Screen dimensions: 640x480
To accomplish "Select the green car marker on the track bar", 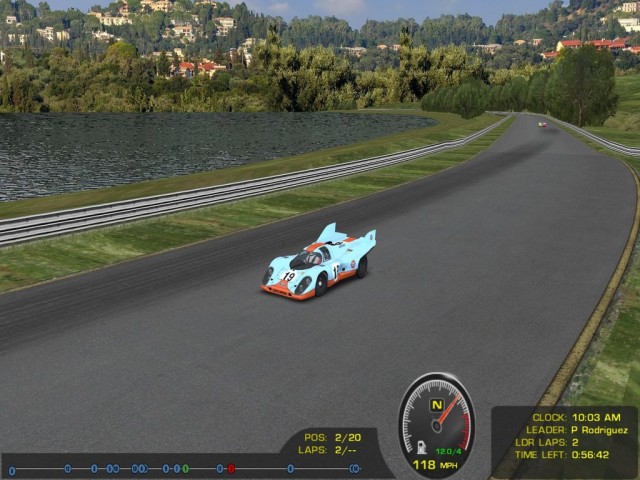I will coord(185,468).
